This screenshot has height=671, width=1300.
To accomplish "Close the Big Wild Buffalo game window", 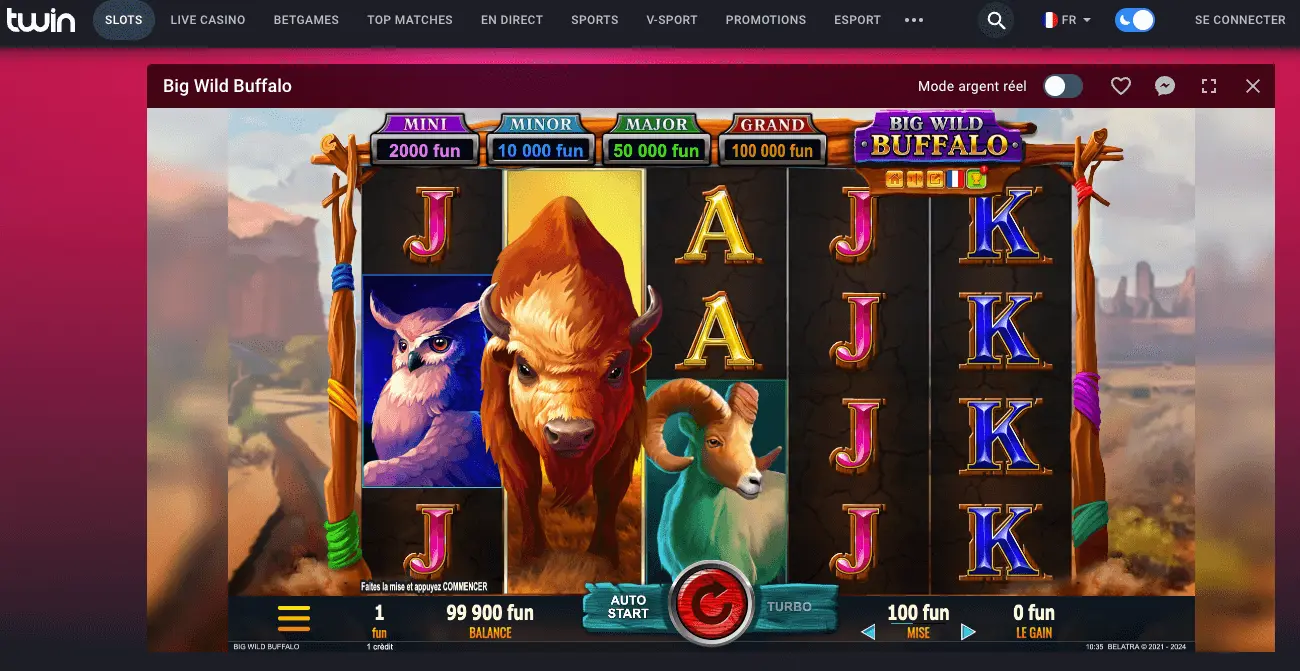I will pos(1253,86).
